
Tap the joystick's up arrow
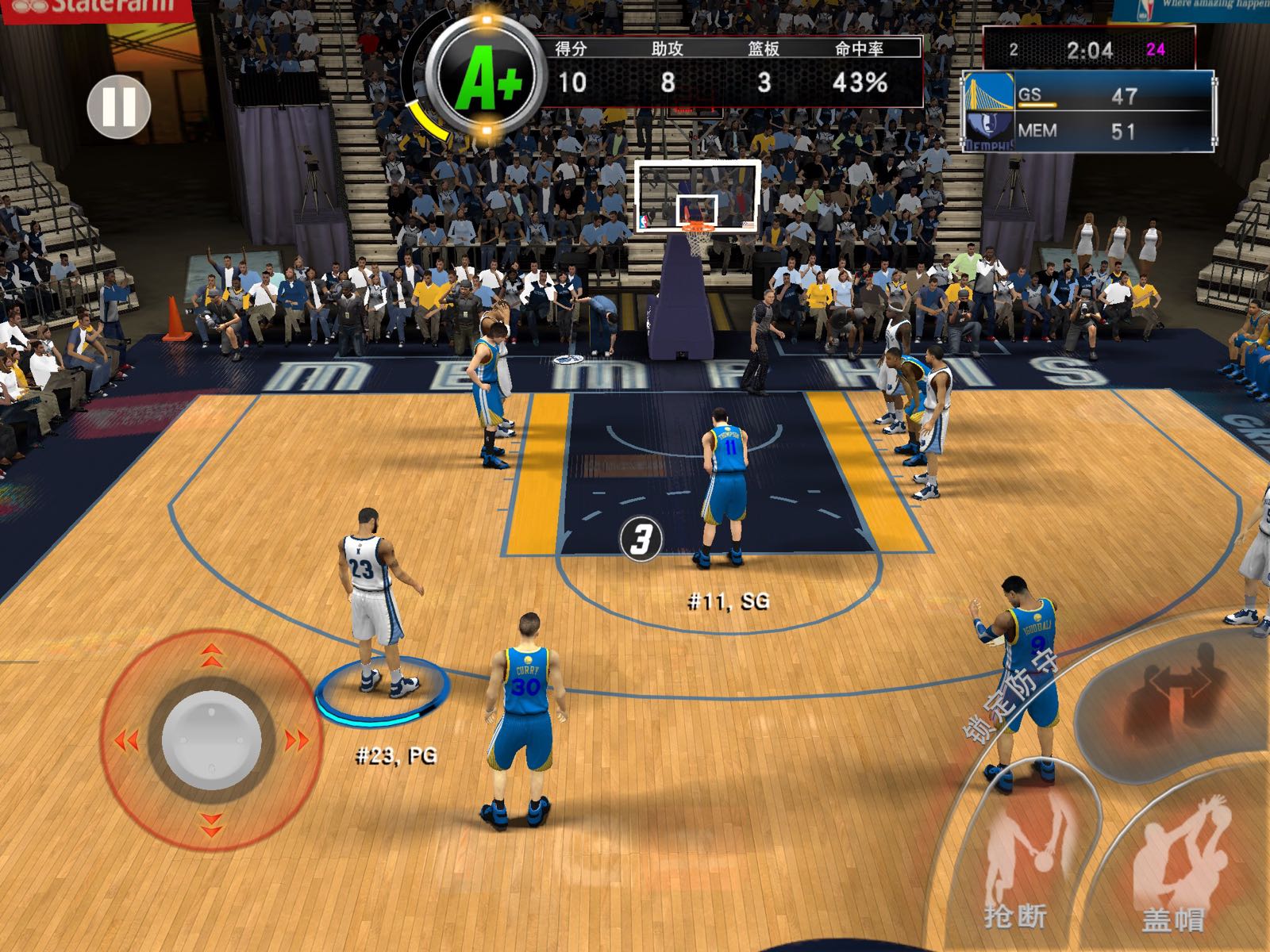(x=211, y=655)
